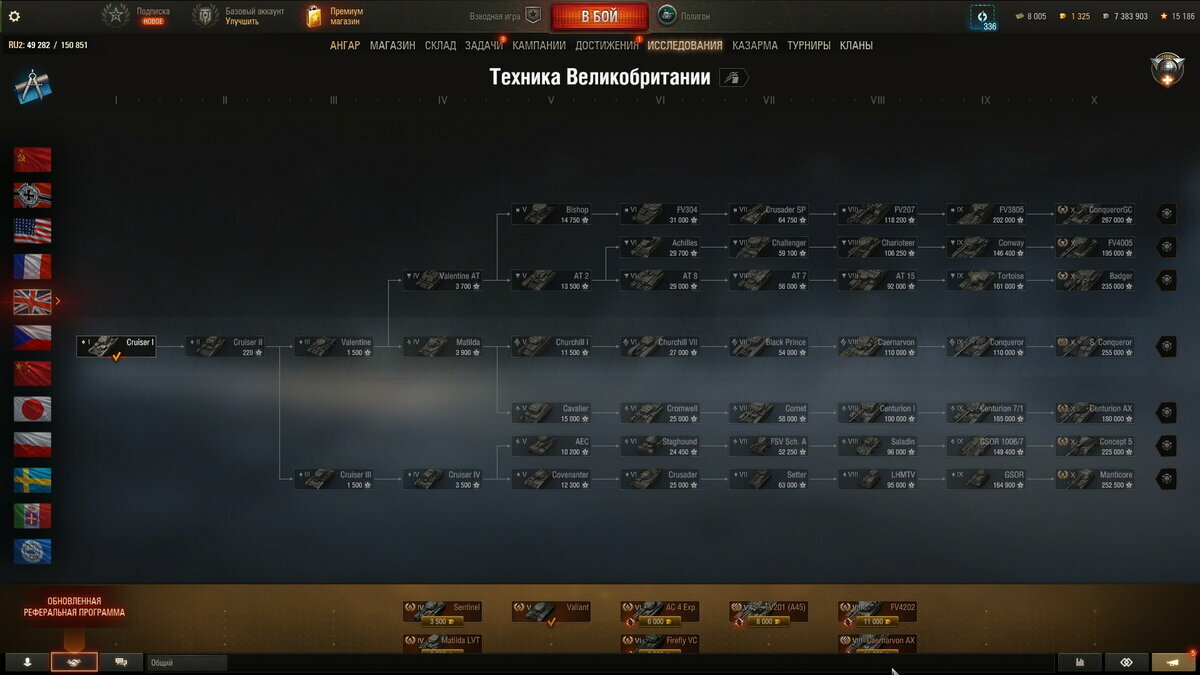Open the Premium магазин shop
1200x675 pixels.
[x=334, y=16]
